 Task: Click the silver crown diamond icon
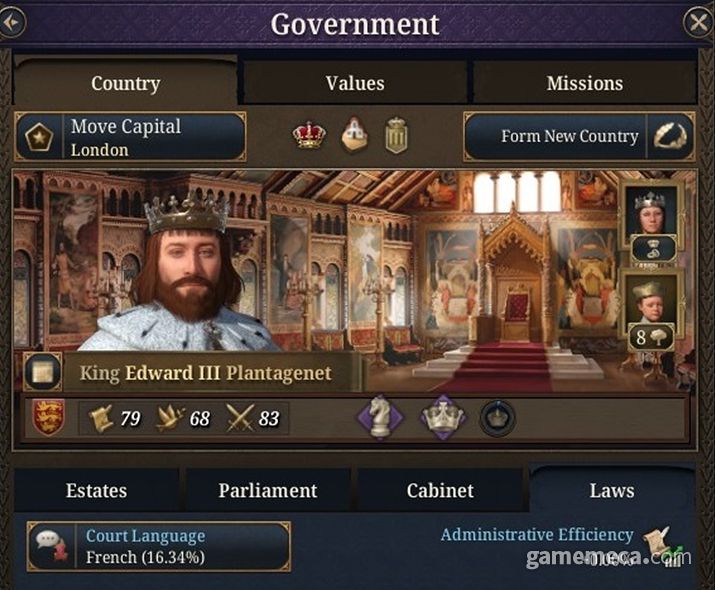click(443, 417)
